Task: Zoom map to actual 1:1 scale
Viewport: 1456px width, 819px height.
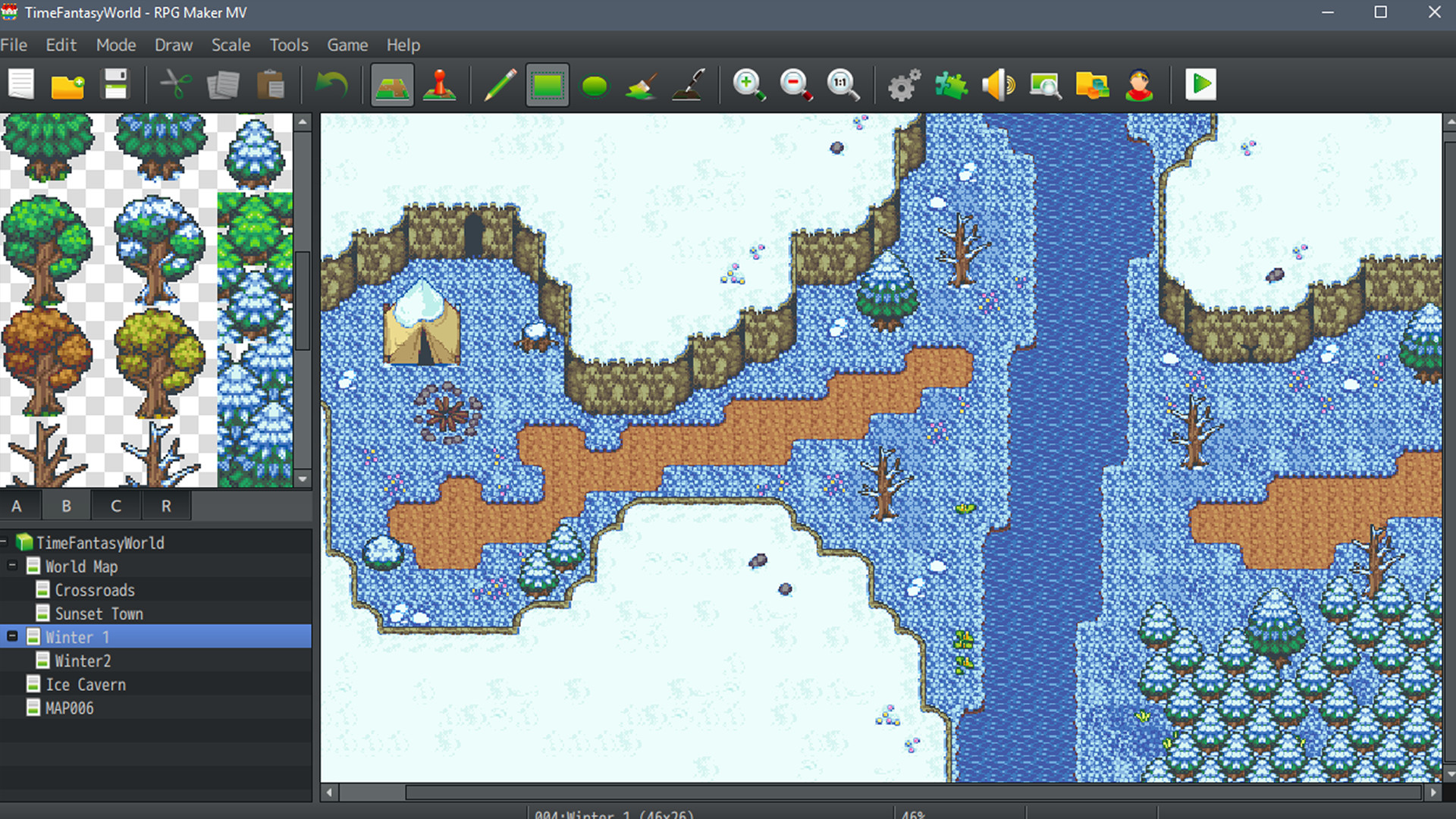Action: click(843, 85)
